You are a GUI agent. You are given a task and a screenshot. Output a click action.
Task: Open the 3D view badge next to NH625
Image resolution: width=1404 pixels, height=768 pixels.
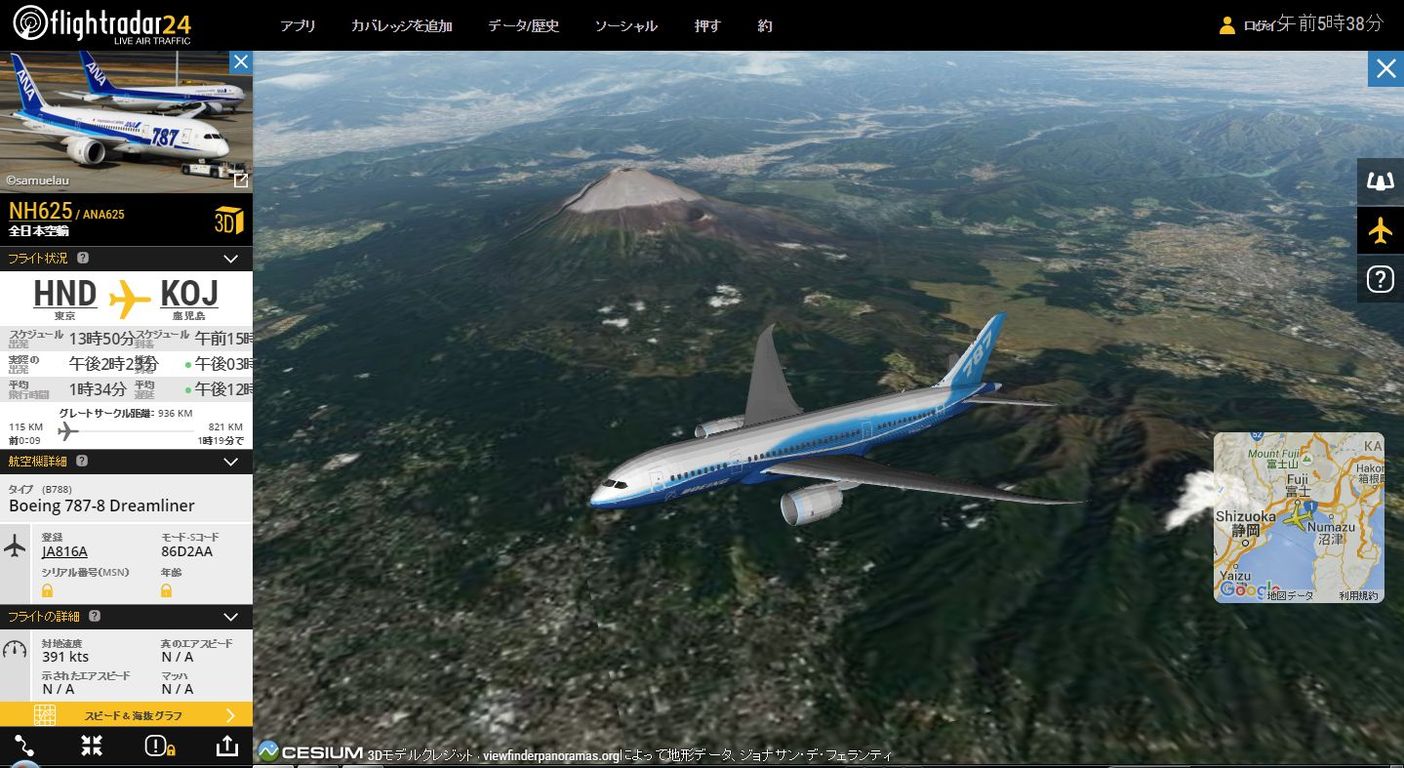coord(228,219)
